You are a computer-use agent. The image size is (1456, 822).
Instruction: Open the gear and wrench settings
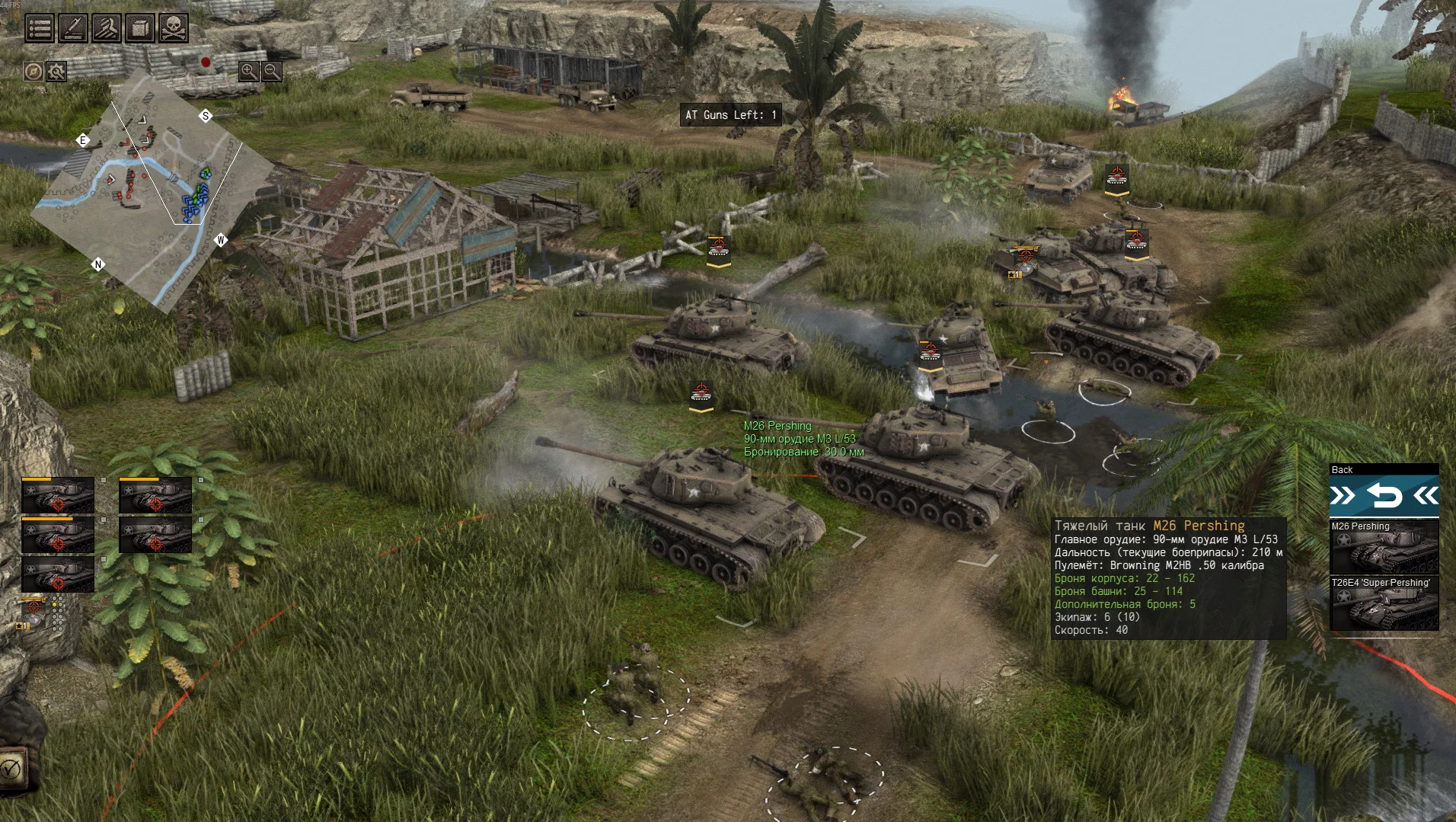pyautogui.click(x=56, y=72)
